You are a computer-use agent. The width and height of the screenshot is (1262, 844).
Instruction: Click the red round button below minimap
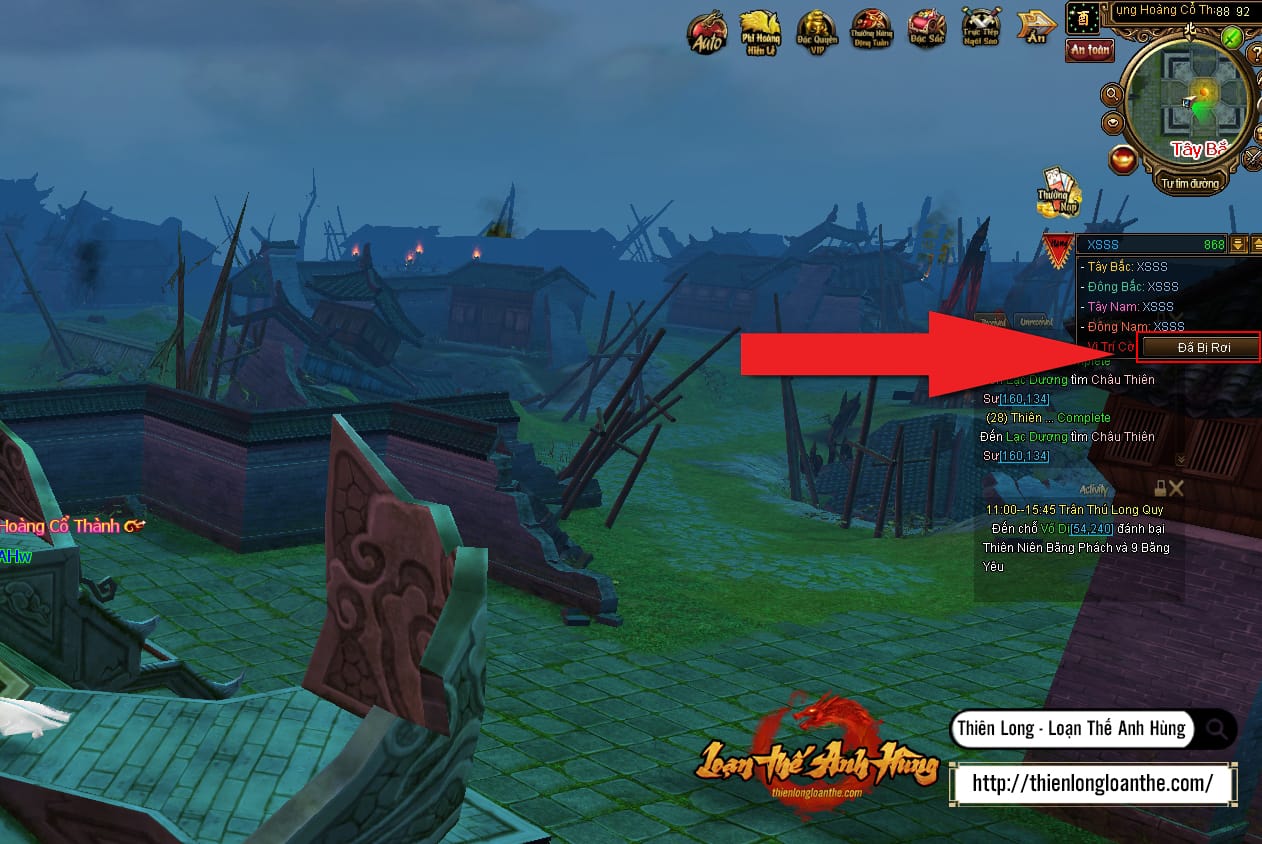tap(1123, 159)
